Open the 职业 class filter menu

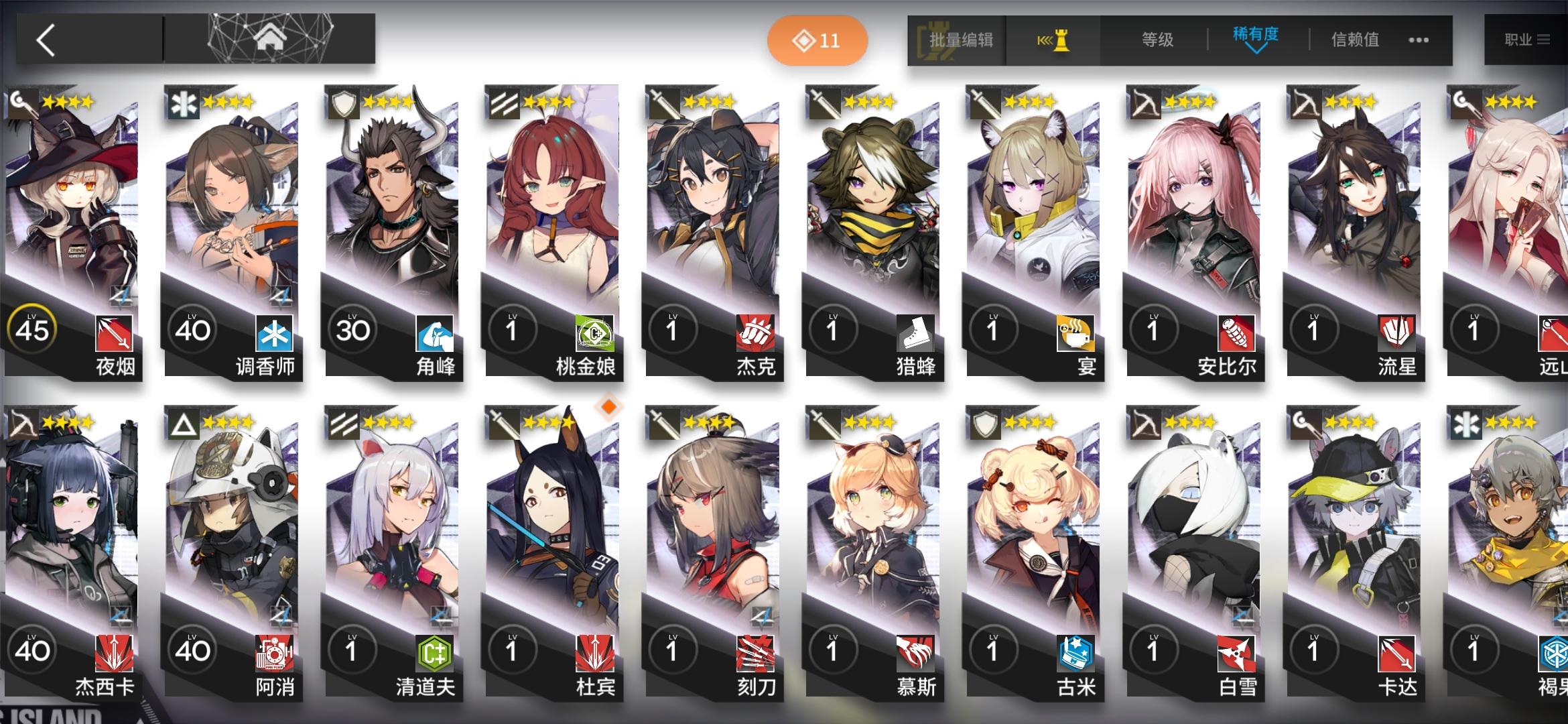(x=1528, y=40)
